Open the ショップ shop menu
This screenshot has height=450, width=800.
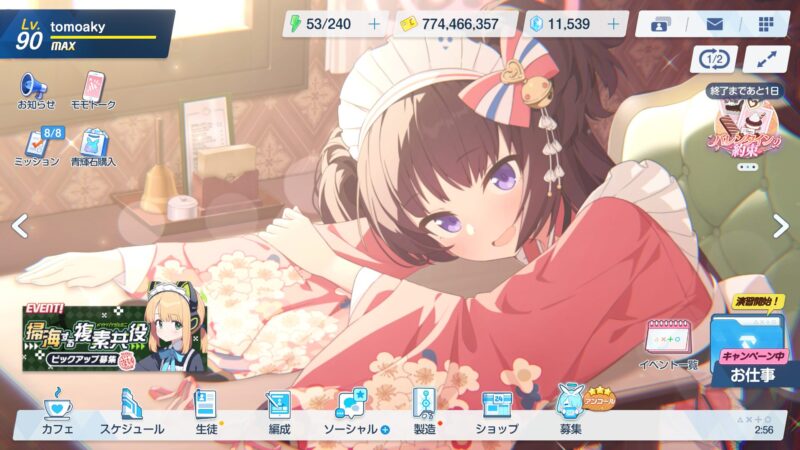coord(496,412)
